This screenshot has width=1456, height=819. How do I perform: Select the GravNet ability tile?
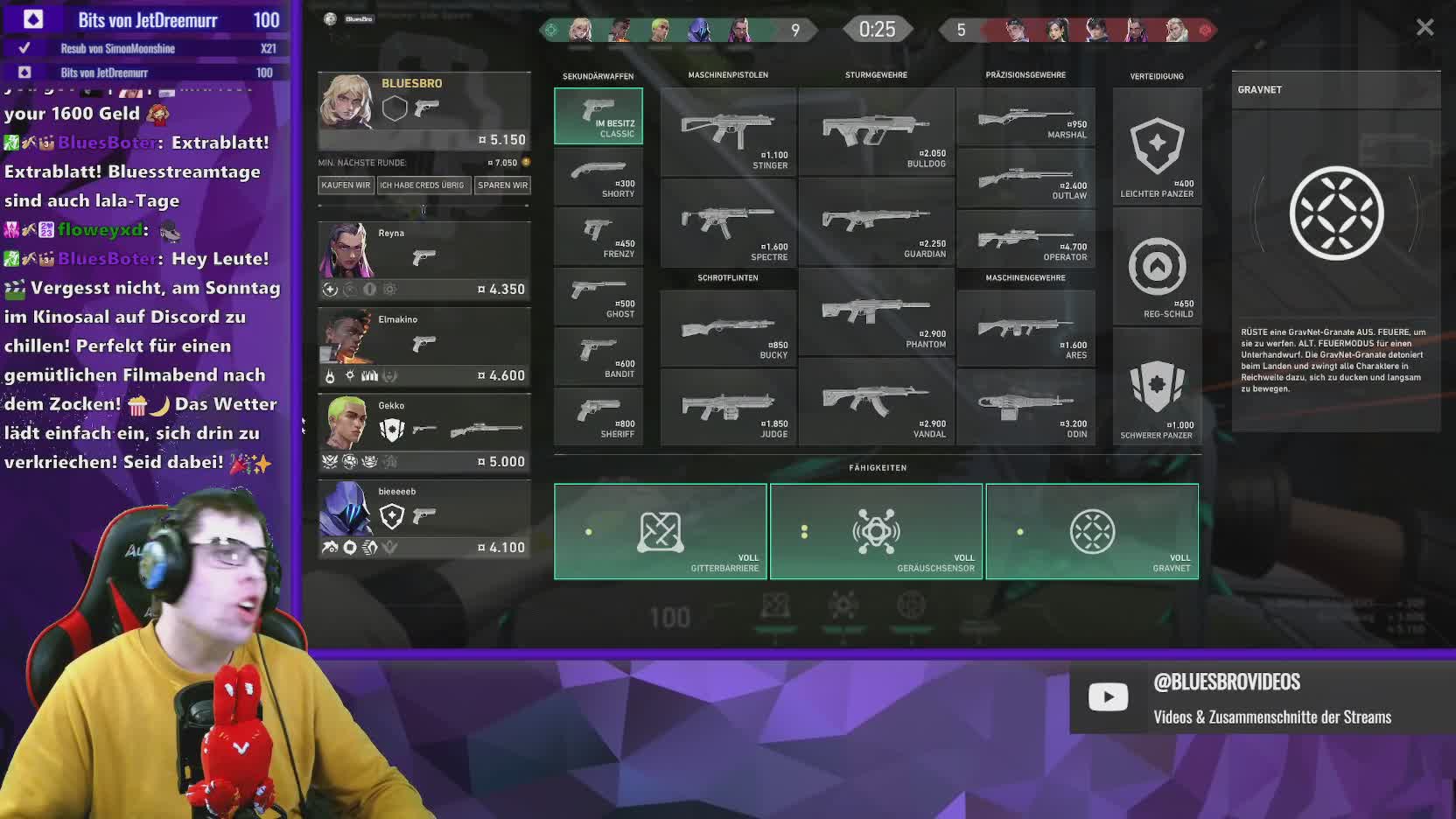pyautogui.click(x=1092, y=532)
